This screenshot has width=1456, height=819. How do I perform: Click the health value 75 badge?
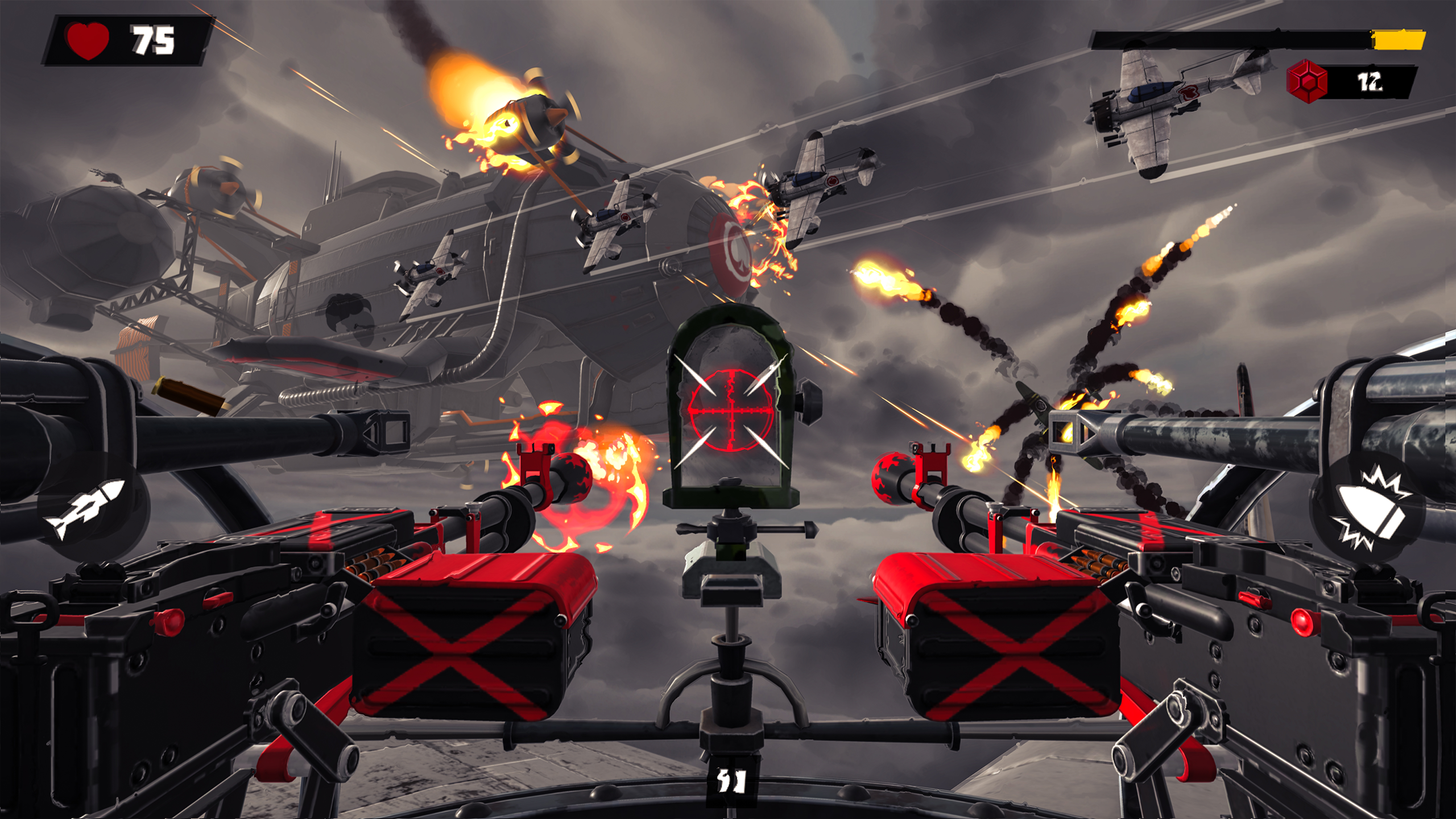point(154,40)
